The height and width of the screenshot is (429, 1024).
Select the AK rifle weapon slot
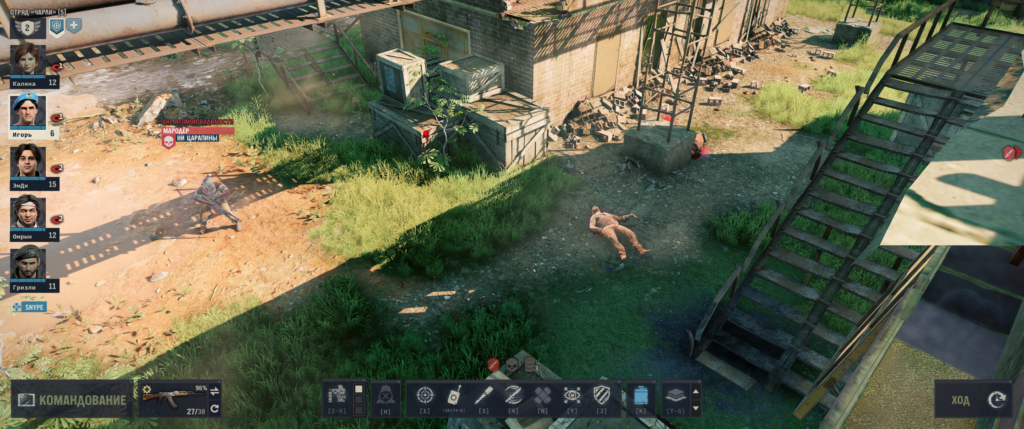170,396
